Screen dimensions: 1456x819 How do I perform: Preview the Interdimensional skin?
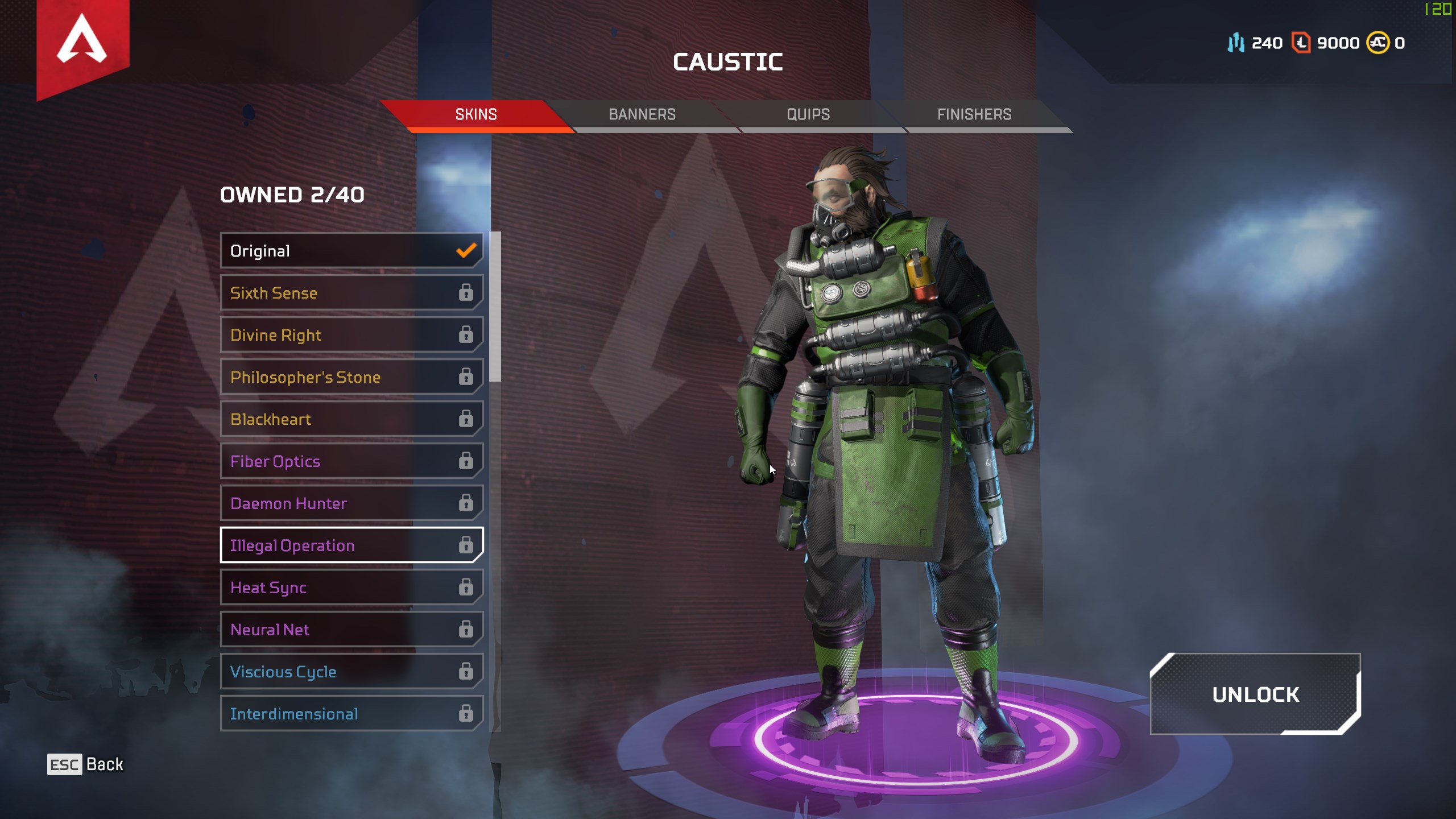(x=351, y=714)
